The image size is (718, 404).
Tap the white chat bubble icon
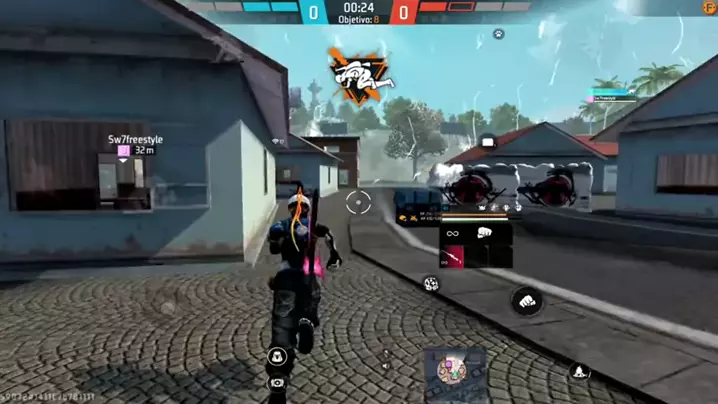point(488,142)
